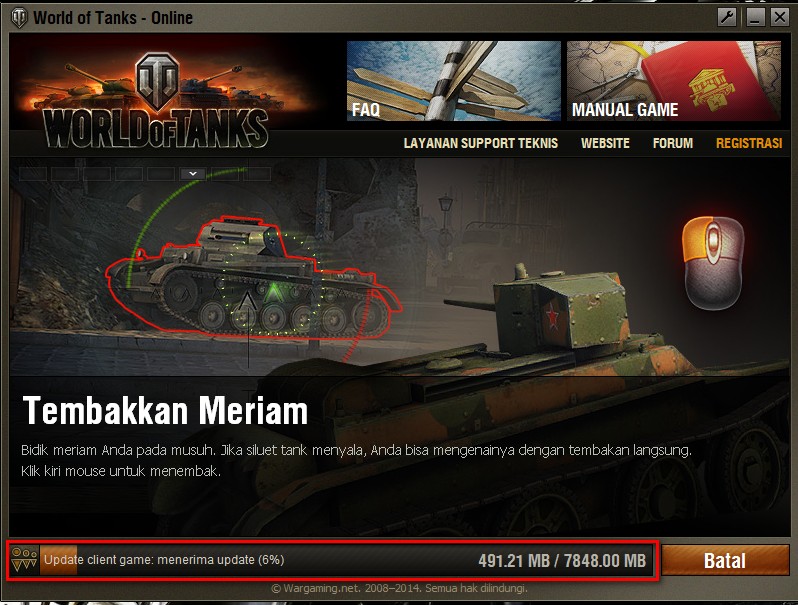Viewport: 798px width, 605px height.
Task: Open the FAQ banner
Action: [454, 81]
